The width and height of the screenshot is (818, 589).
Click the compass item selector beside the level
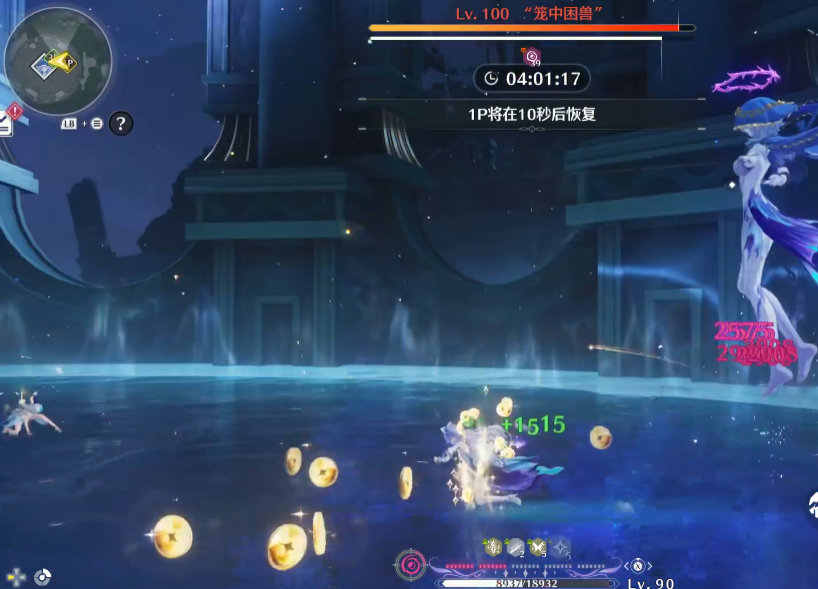637,565
